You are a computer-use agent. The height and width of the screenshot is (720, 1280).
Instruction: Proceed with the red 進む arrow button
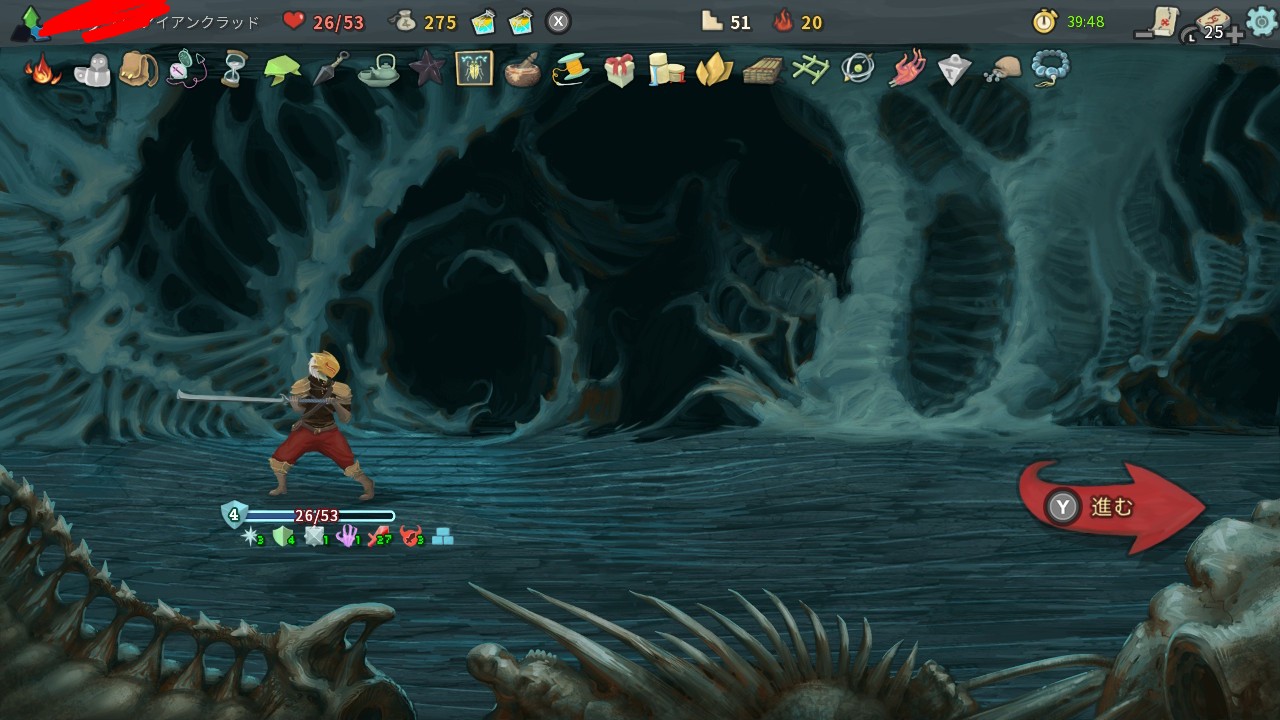pos(1110,507)
